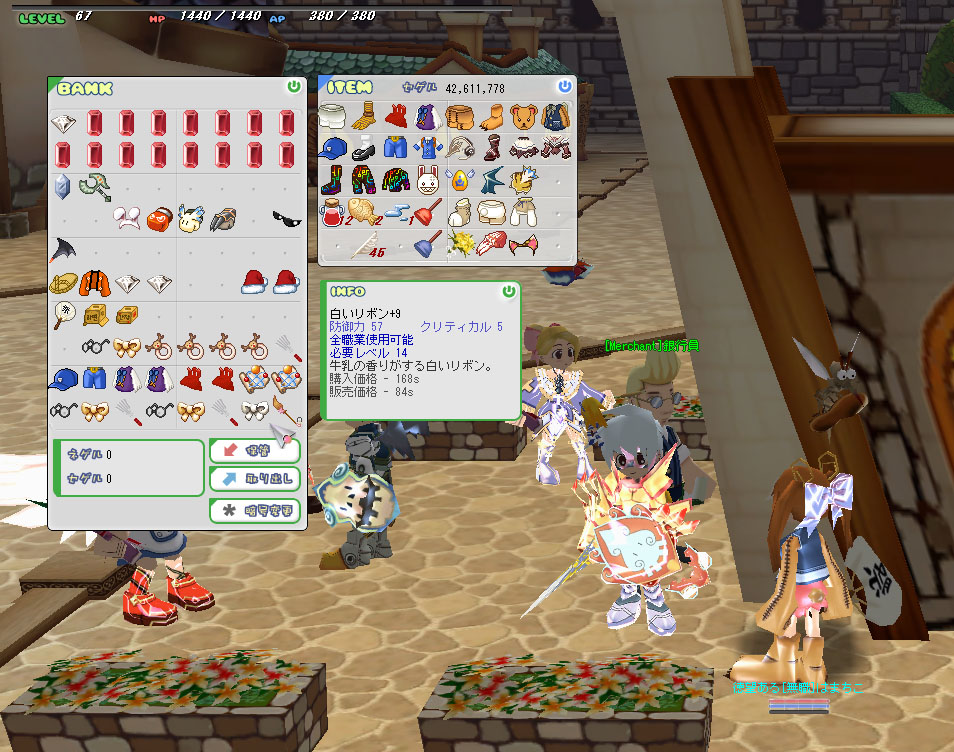Click the 保管 deposit button
Screen dimensions: 954x752
coord(255,451)
